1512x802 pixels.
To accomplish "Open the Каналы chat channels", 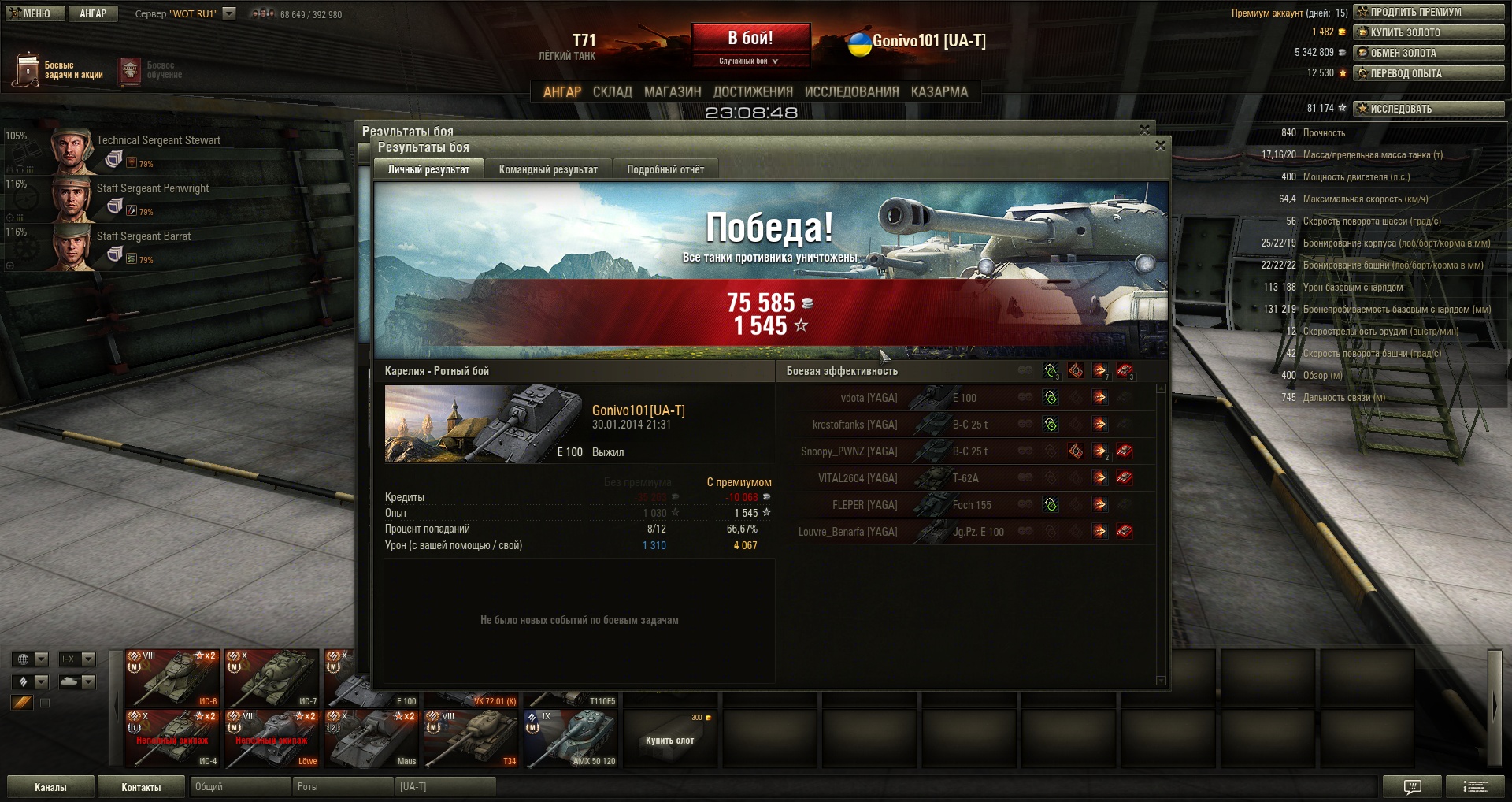I will pyautogui.click(x=50, y=787).
